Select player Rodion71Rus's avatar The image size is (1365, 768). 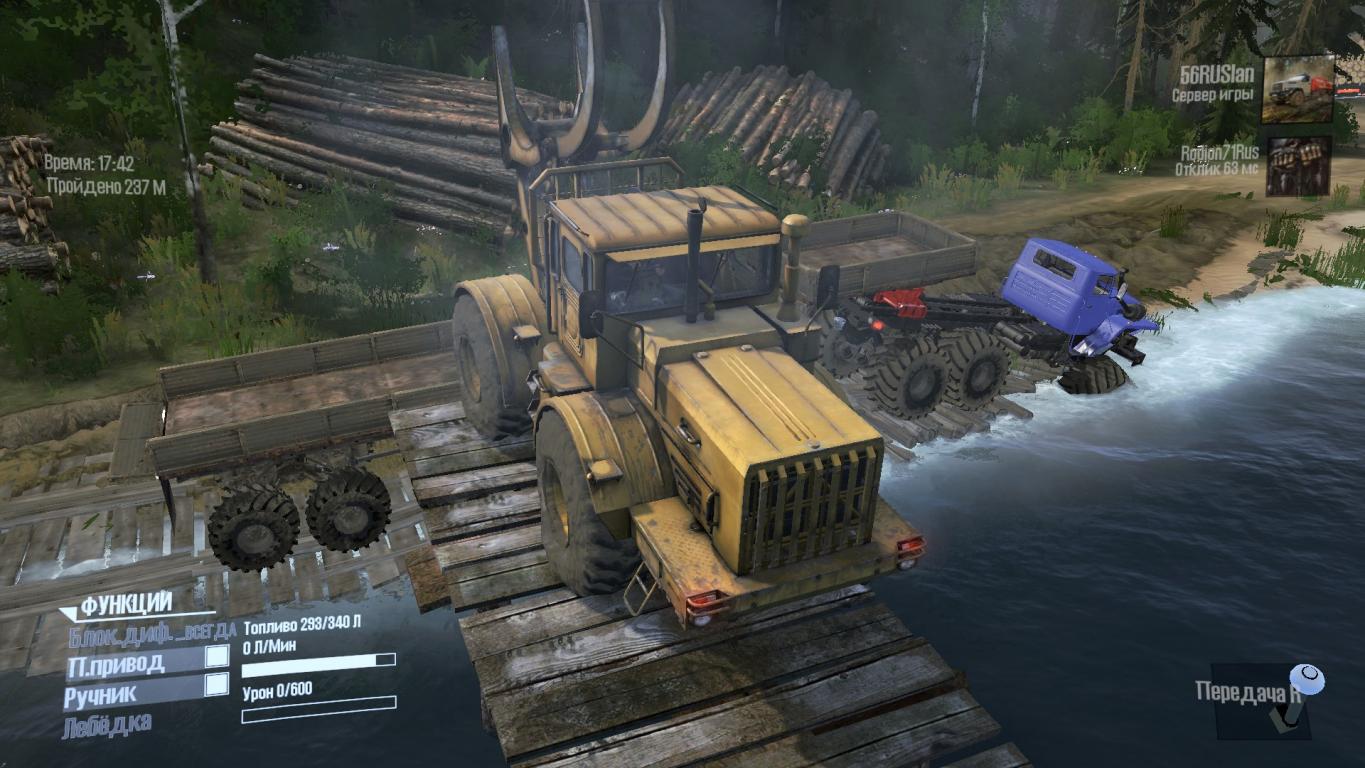click(x=1298, y=166)
